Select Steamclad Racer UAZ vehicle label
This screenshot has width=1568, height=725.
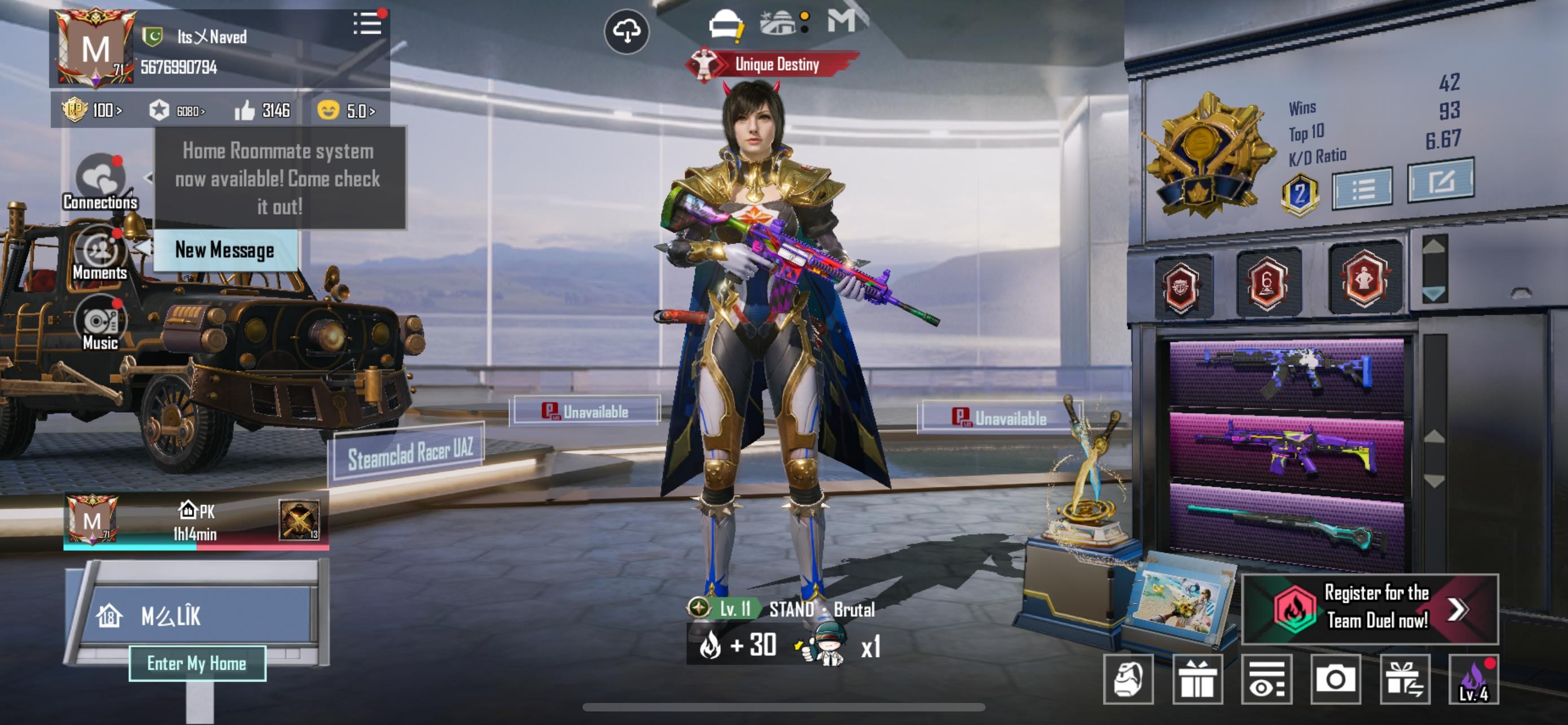(409, 454)
